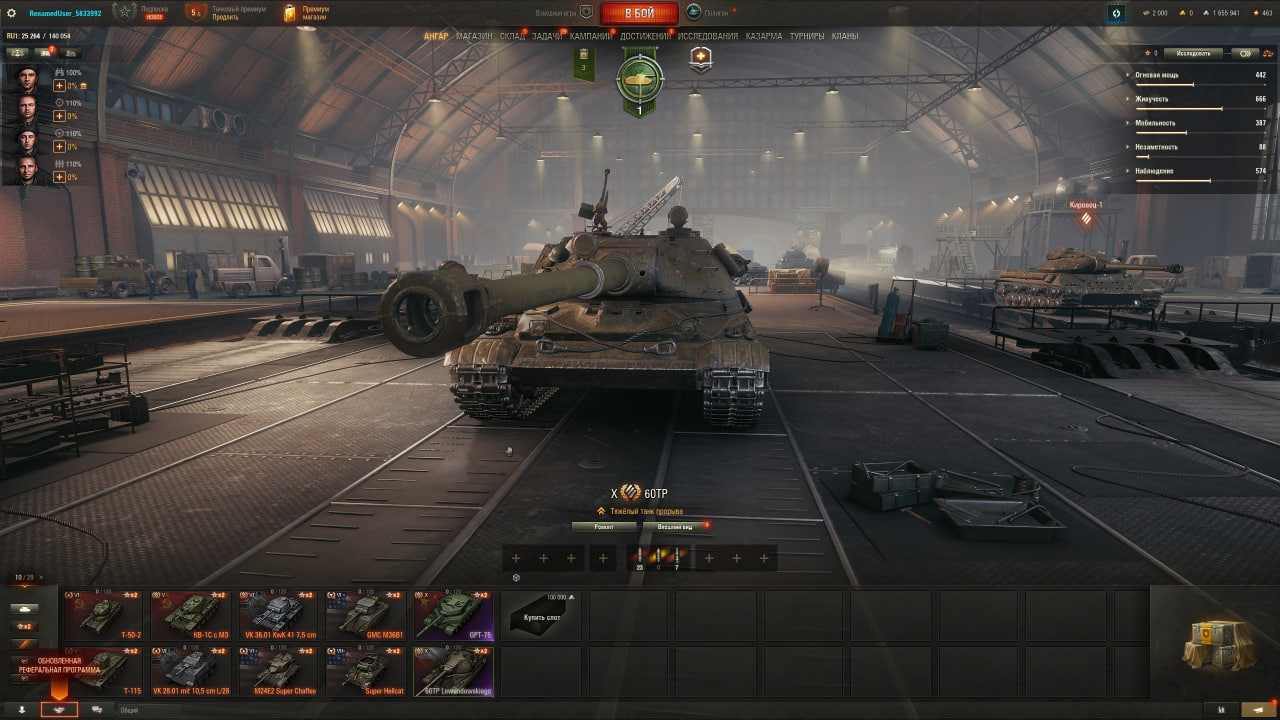Screen dimensions: 1280x720
Task: Open the referral program handshake button
Action: [x=59, y=709]
